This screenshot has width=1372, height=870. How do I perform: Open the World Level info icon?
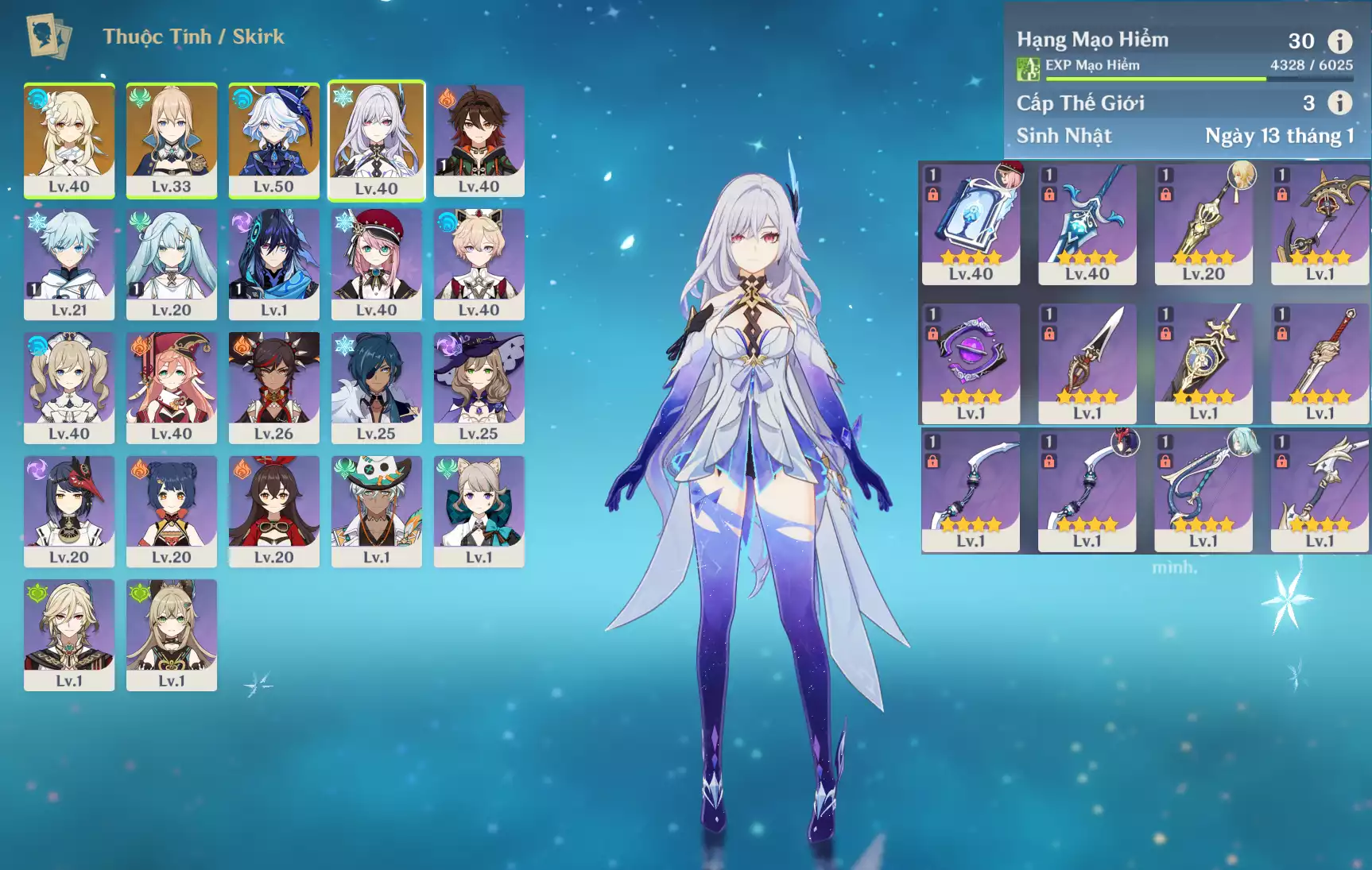coord(1340,102)
